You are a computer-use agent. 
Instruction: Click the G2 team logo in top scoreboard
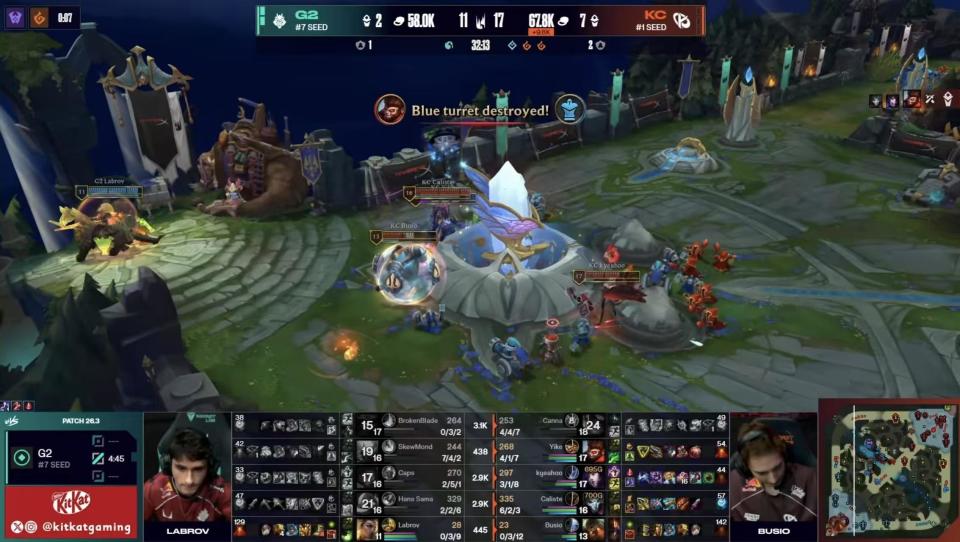[280, 20]
